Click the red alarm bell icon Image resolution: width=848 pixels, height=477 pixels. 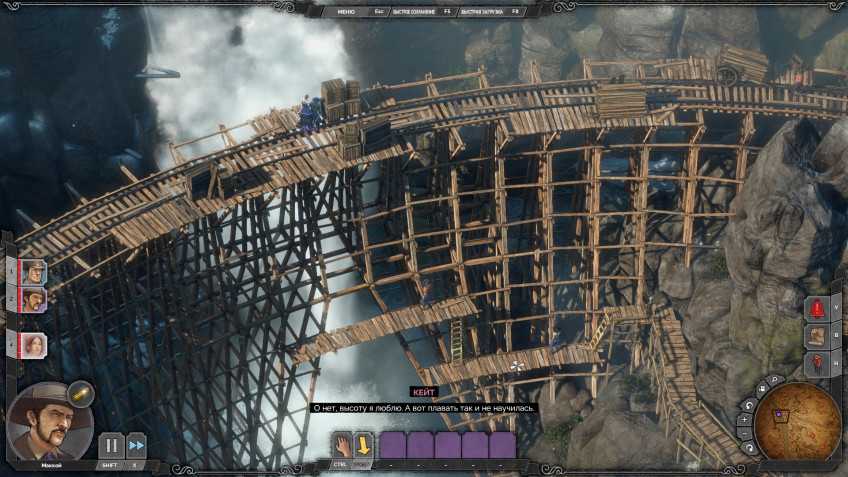[x=816, y=308]
